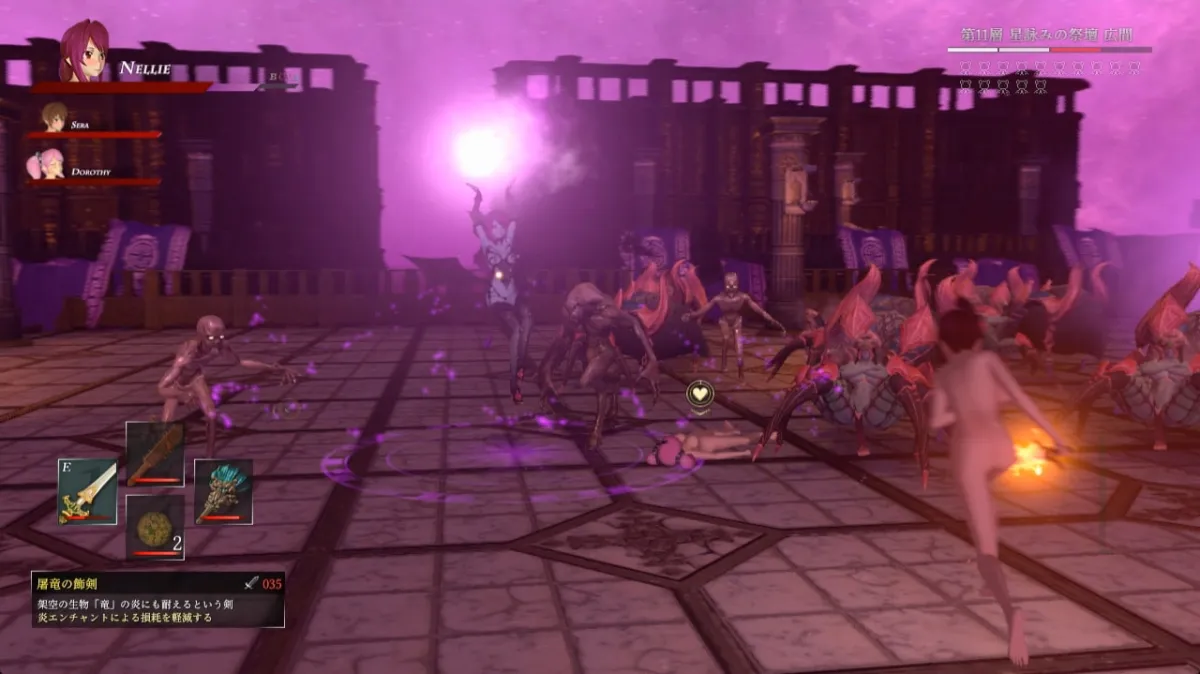Image resolution: width=1200 pixels, height=674 pixels.
Task: Select the blue-feathered mace slot
Action: 223,491
